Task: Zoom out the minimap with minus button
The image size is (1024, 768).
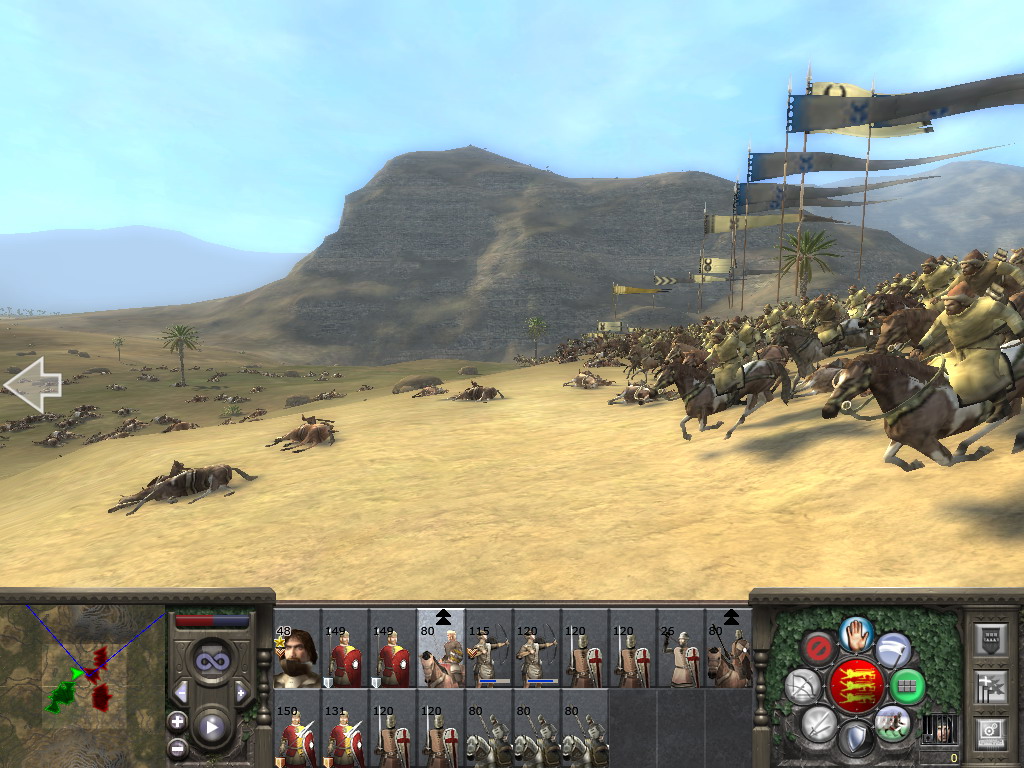Action: coord(178,746)
